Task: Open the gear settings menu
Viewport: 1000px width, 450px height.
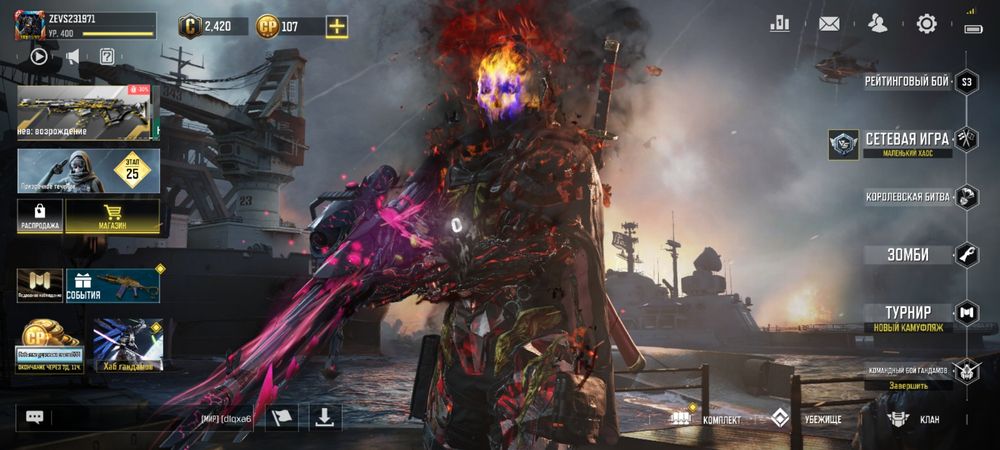Action: pos(926,24)
